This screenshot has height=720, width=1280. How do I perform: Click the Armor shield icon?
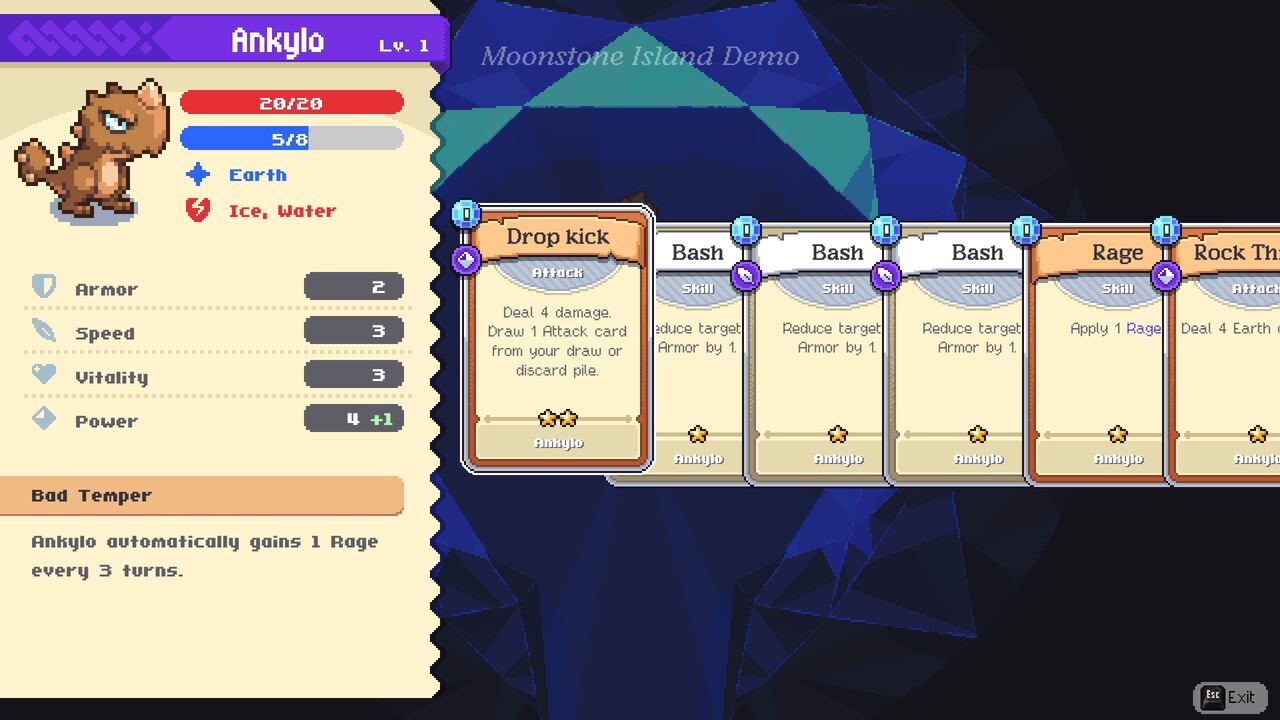43,288
